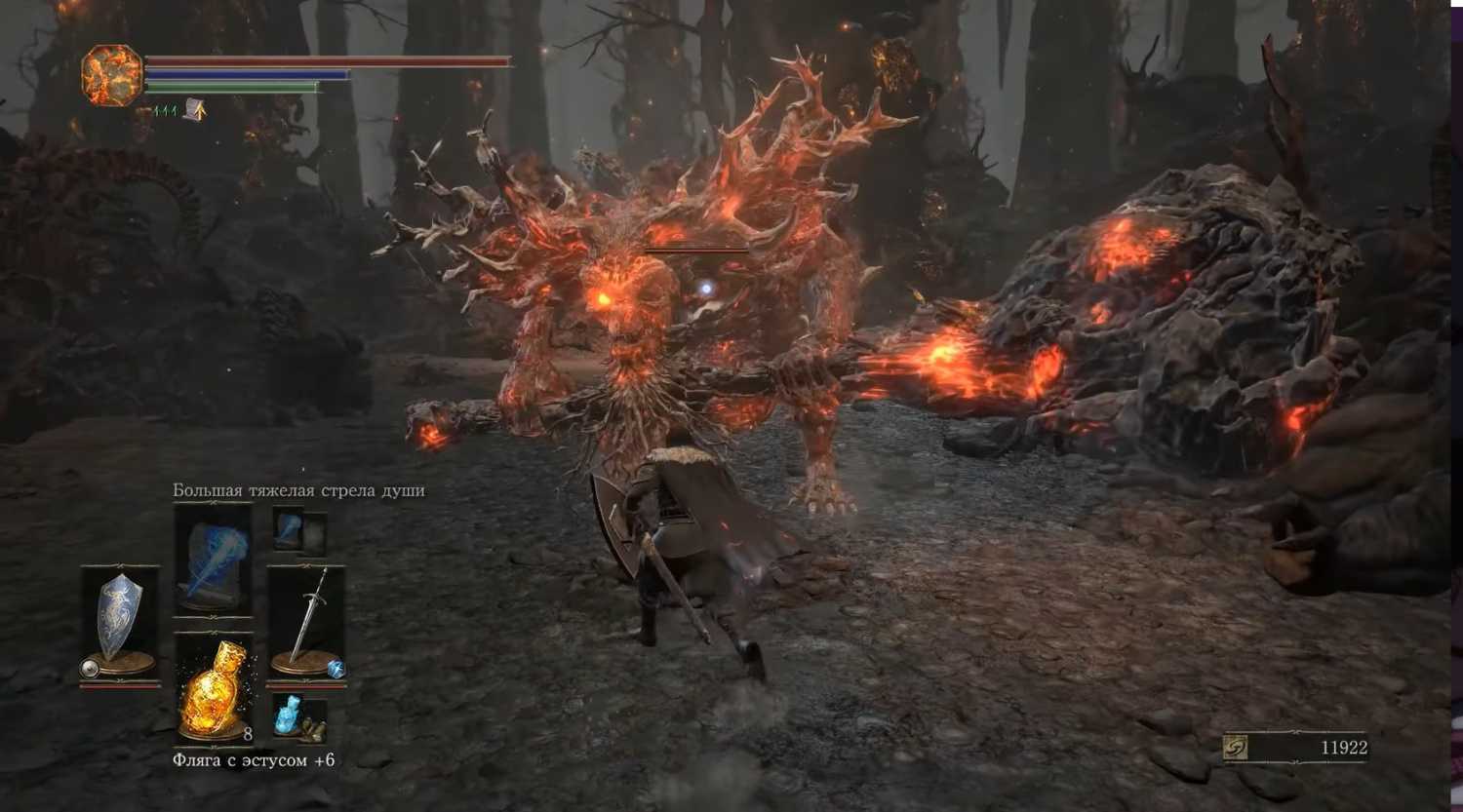The height and width of the screenshot is (812, 1463).
Task: Use the golden Estus Flask item slot
Action: point(214,688)
